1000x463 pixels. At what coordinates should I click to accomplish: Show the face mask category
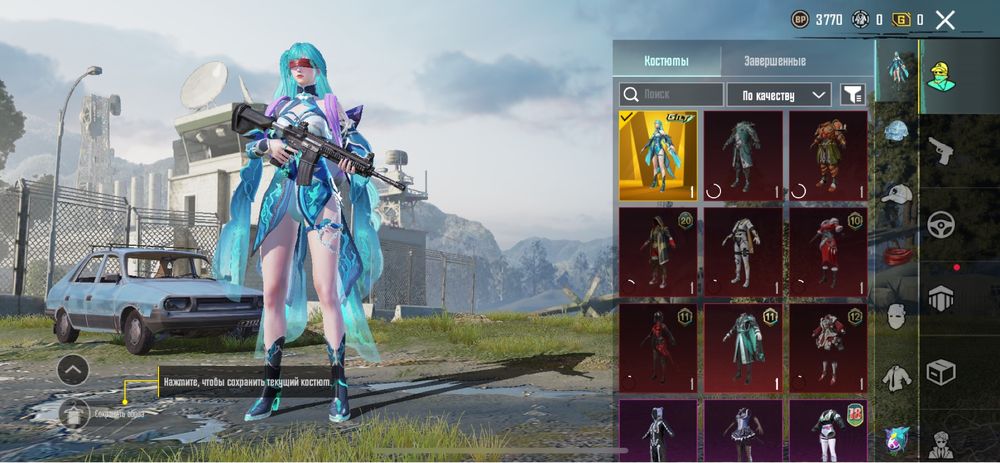point(897,317)
